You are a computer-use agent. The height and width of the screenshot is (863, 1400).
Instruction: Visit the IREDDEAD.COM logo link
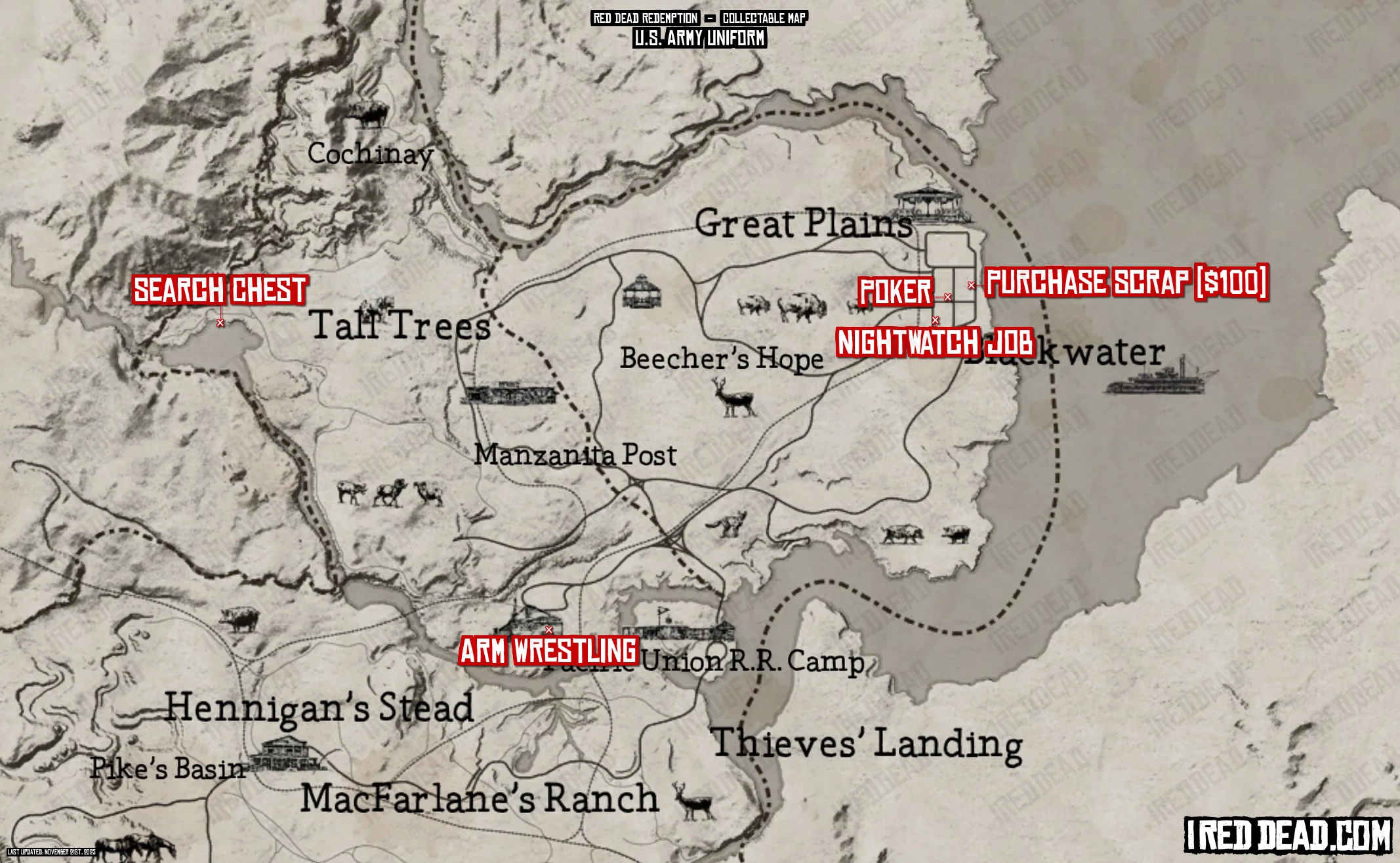click(1288, 835)
